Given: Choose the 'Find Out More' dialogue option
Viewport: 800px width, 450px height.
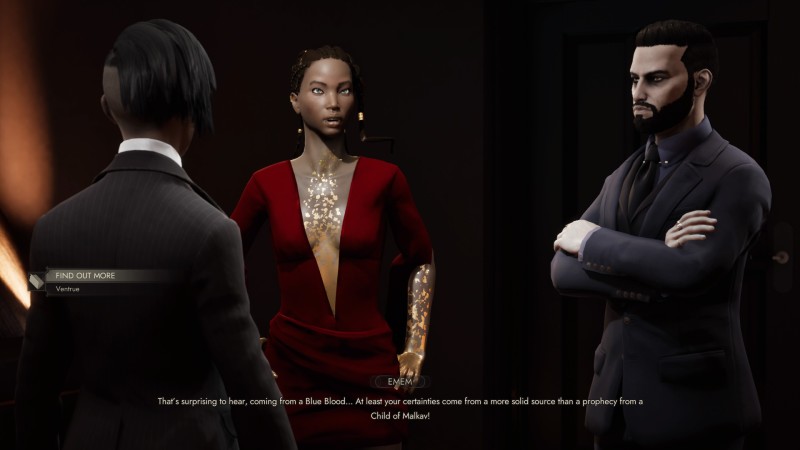Looking at the screenshot, I should pos(88,275).
